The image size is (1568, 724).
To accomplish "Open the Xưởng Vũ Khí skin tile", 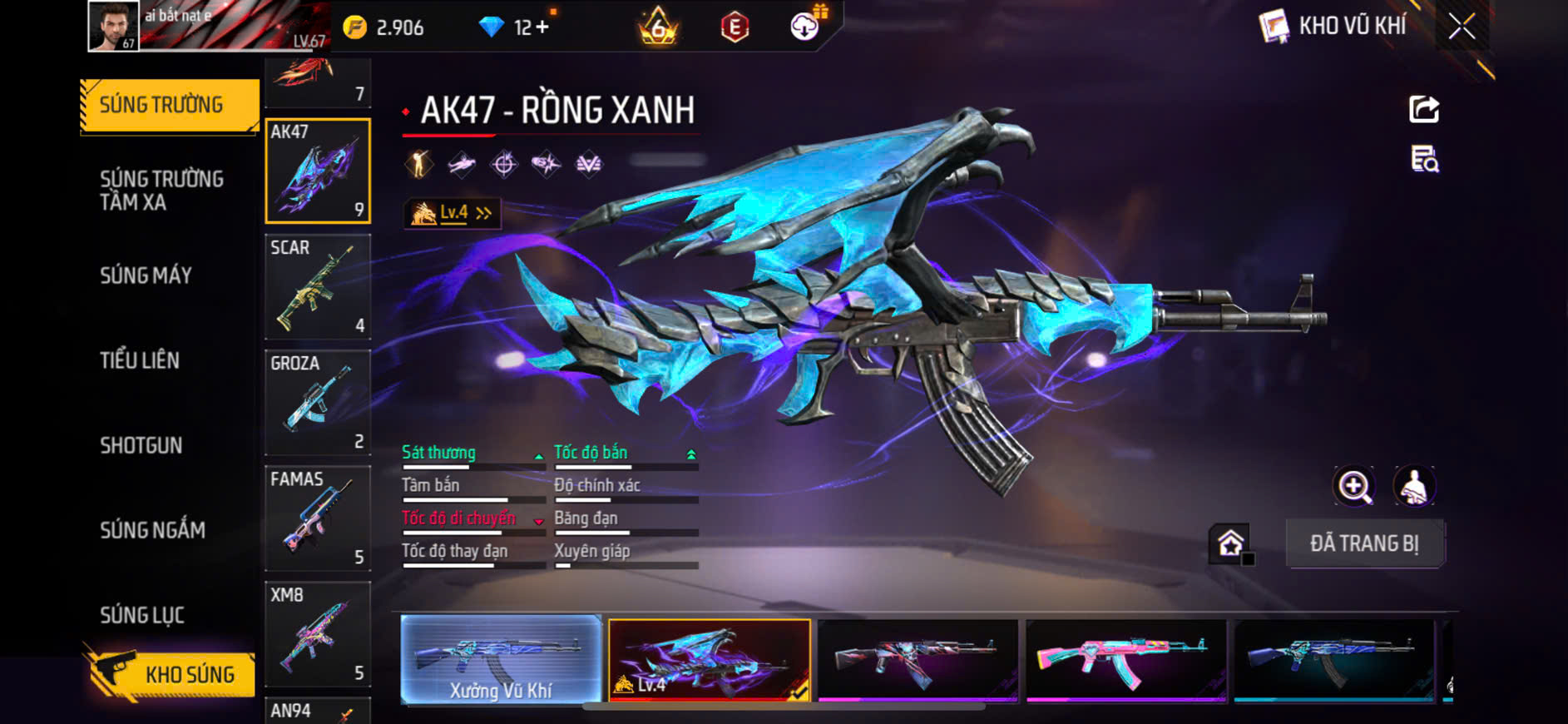I will point(501,660).
